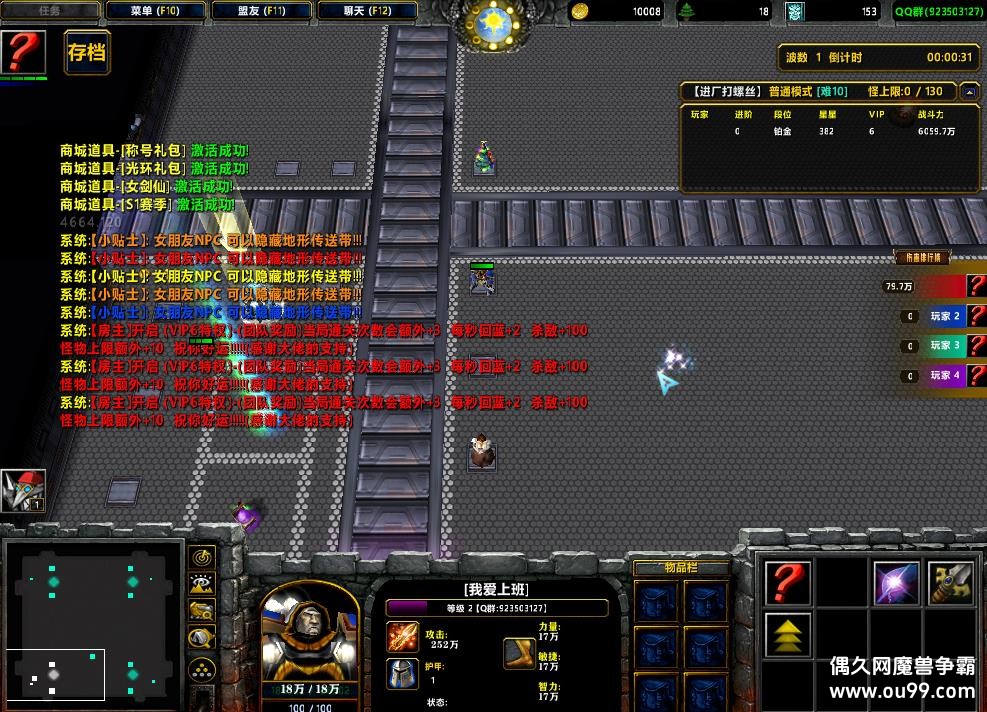This screenshot has width=987, height=712.
Task: Open the 任务 quests button
Action: [x=50, y=12]
